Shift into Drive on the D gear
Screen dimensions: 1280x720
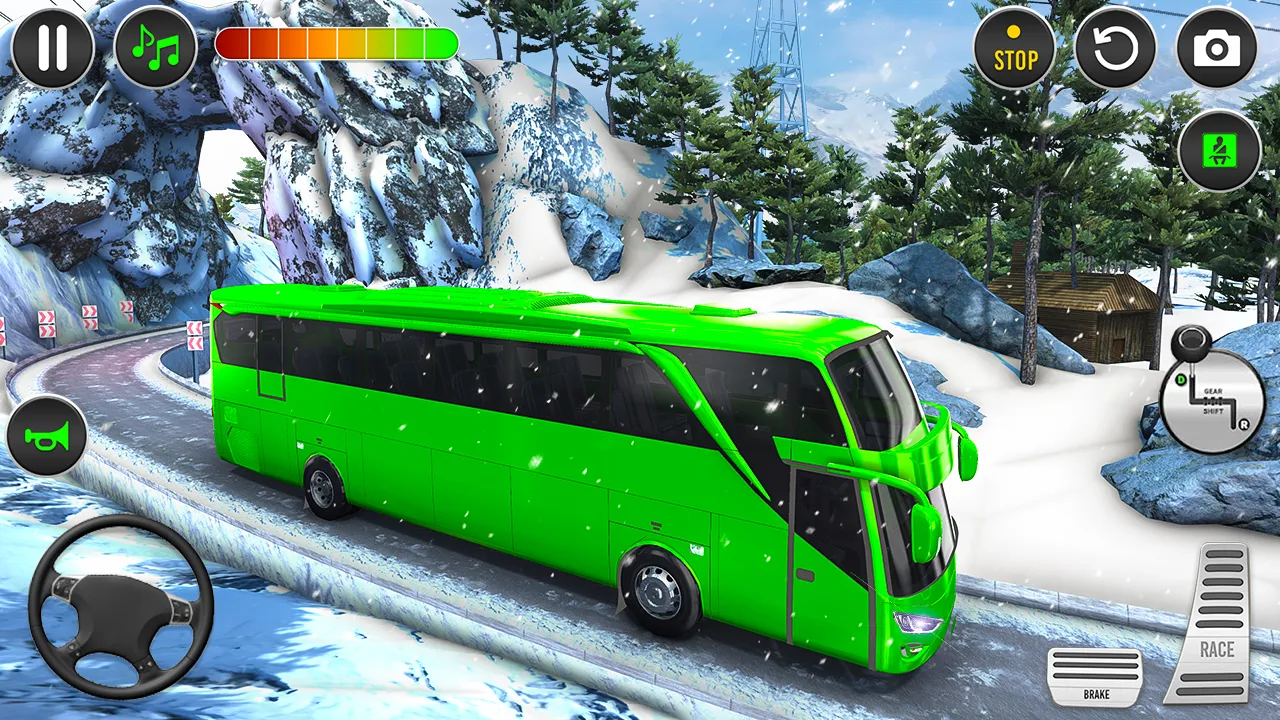1181,379
